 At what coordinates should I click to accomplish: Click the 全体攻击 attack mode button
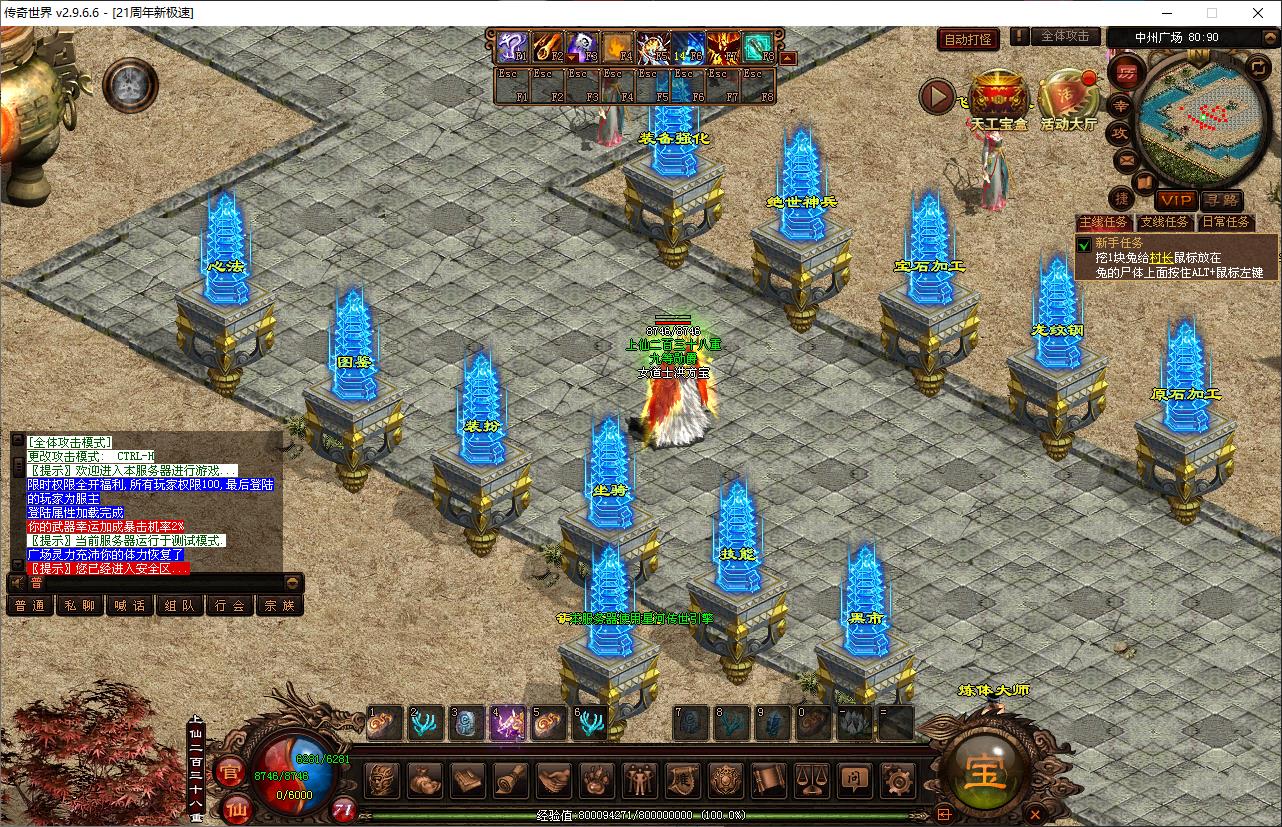click(1066, 37)
